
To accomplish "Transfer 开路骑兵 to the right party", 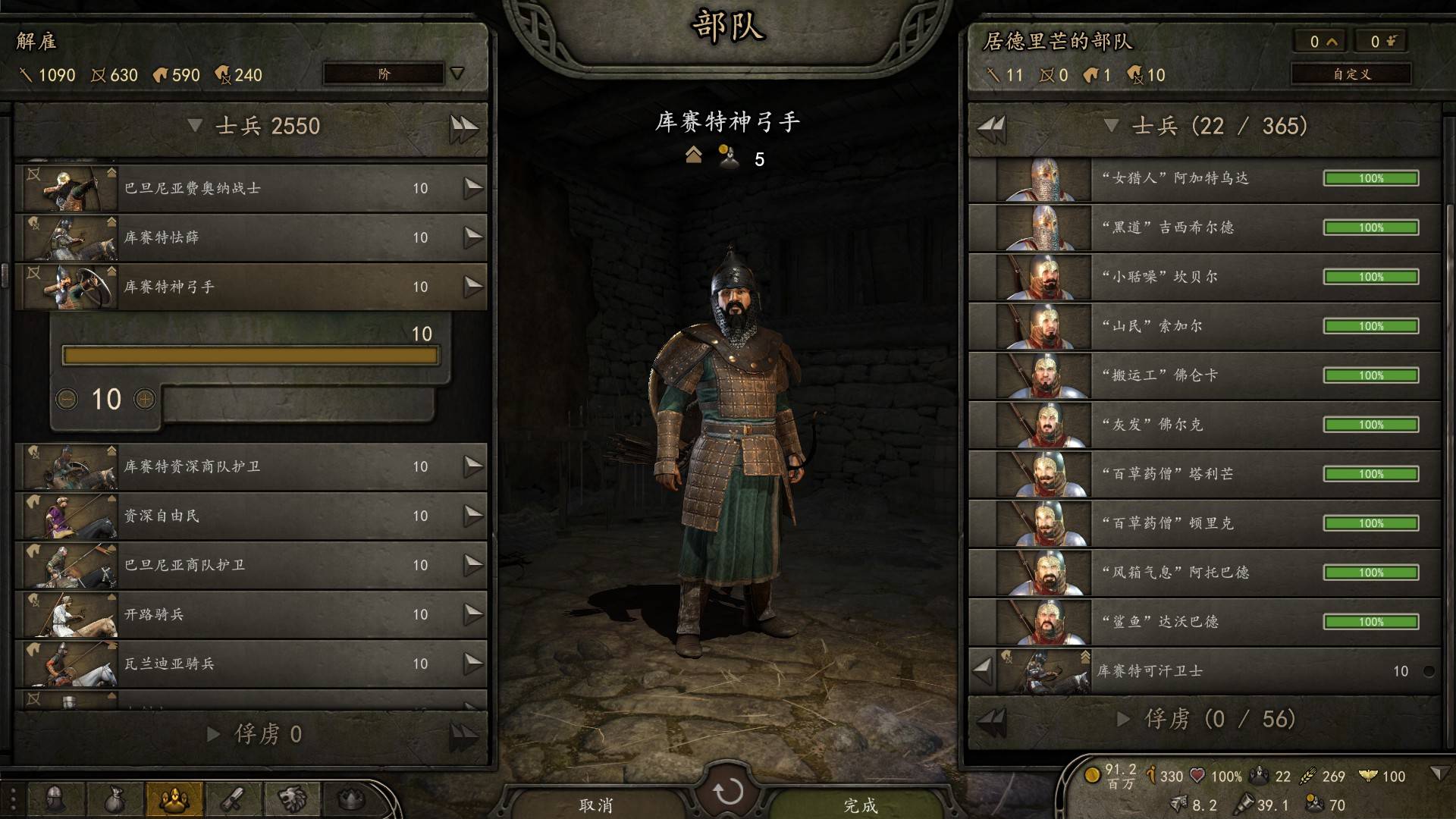I will coord(473,614).
